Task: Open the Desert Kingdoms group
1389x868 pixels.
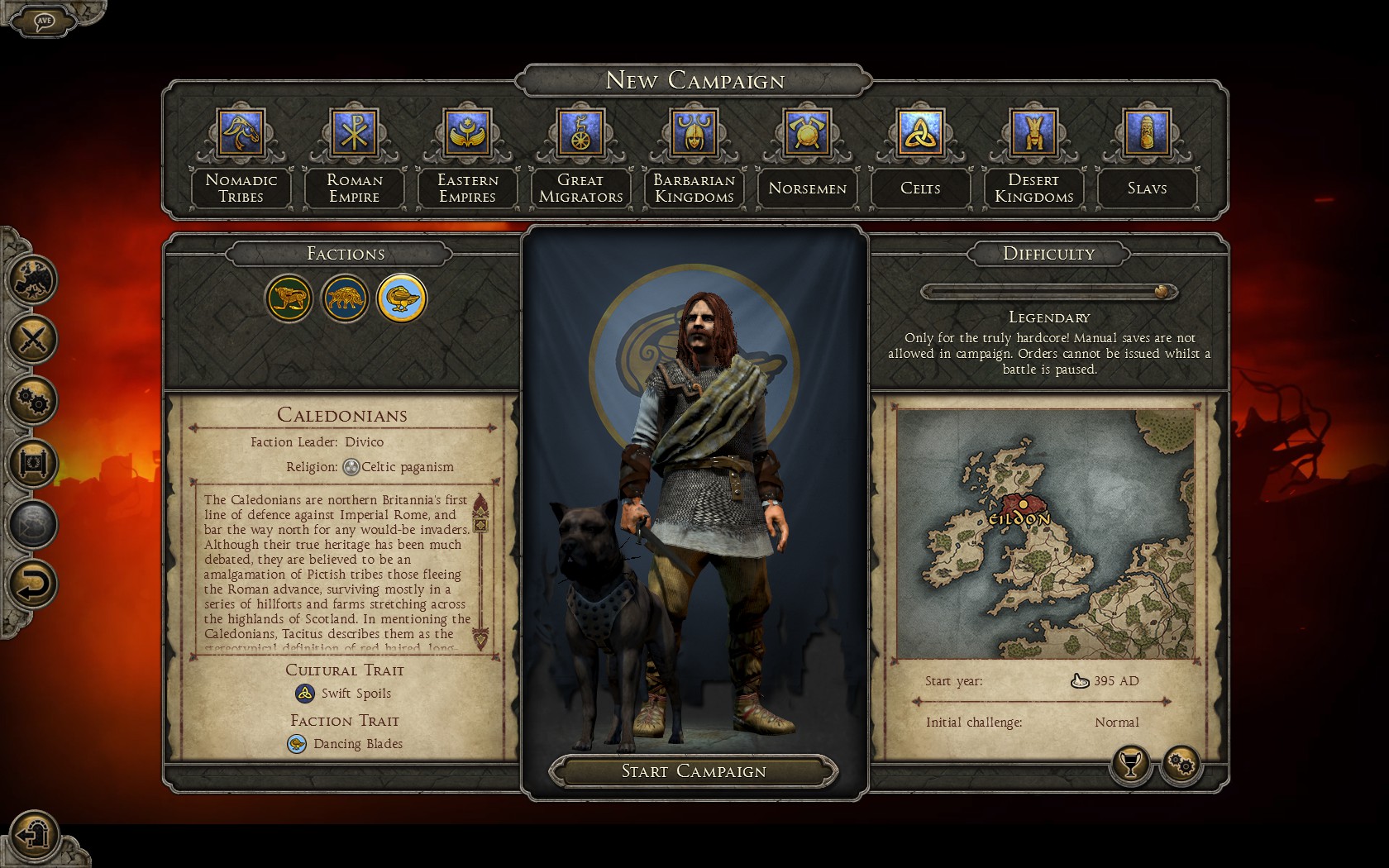Action: 1033,134
